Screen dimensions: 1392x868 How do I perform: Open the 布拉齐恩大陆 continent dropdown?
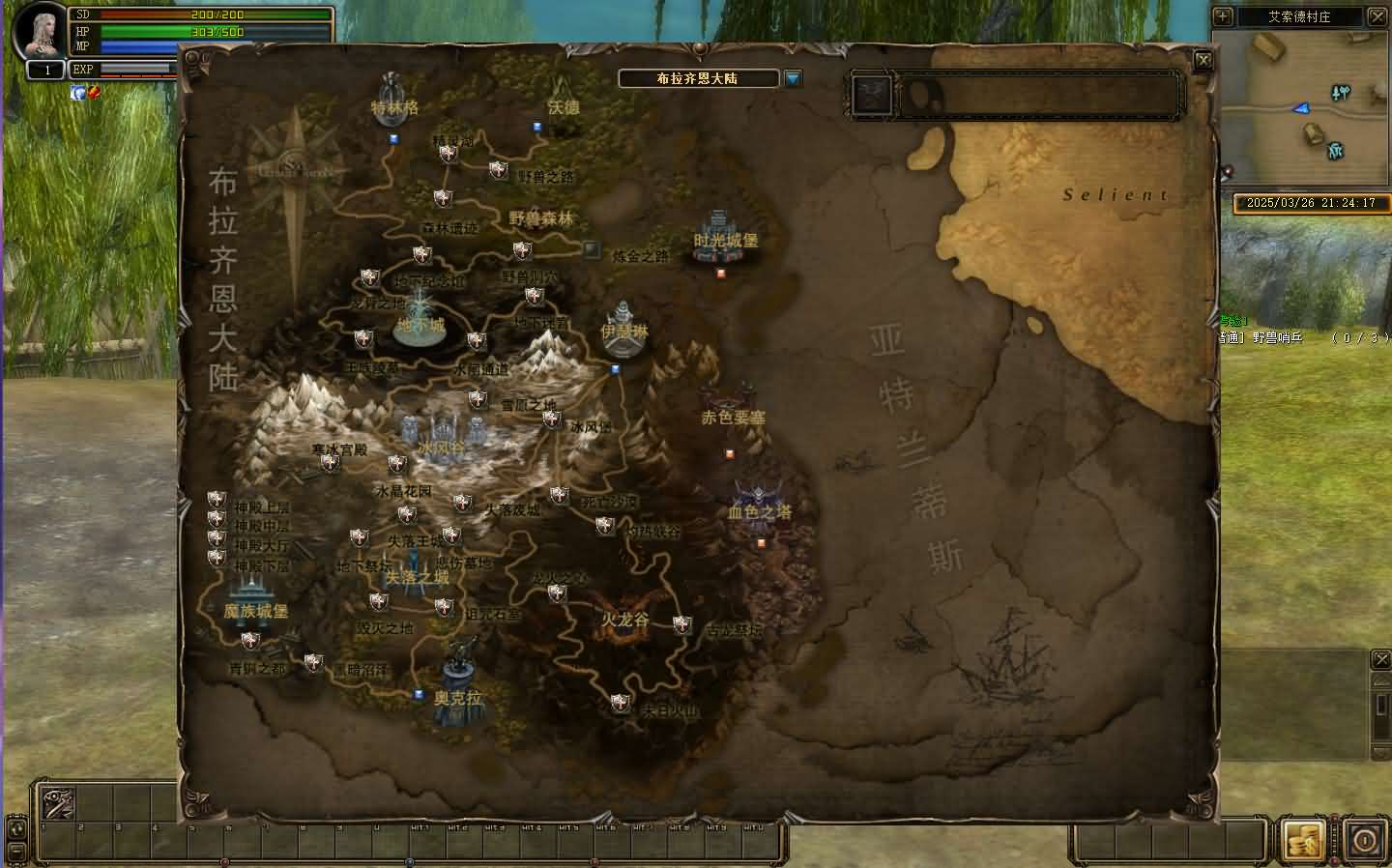(x=794, y=78)
